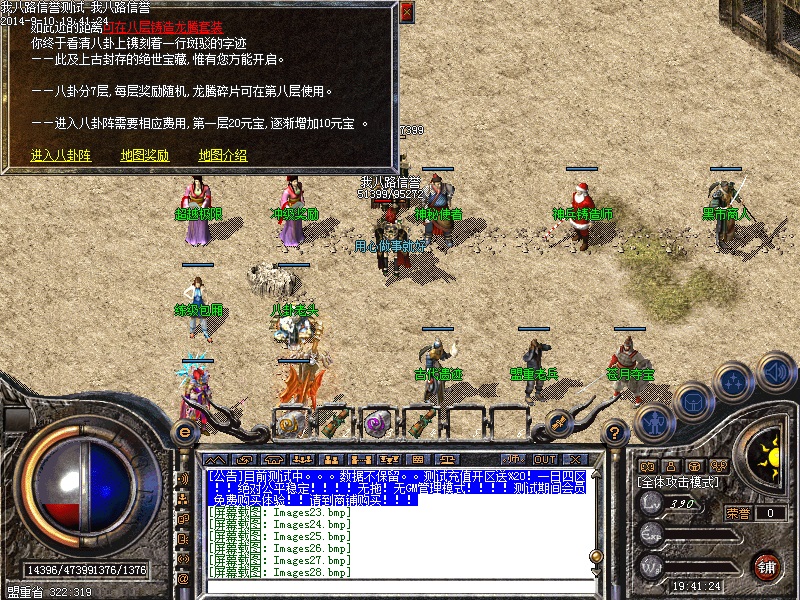Screen dimensions: 800x600
Task: Click the round 'e' button left of the belt
Action: (x=184, y=431)
